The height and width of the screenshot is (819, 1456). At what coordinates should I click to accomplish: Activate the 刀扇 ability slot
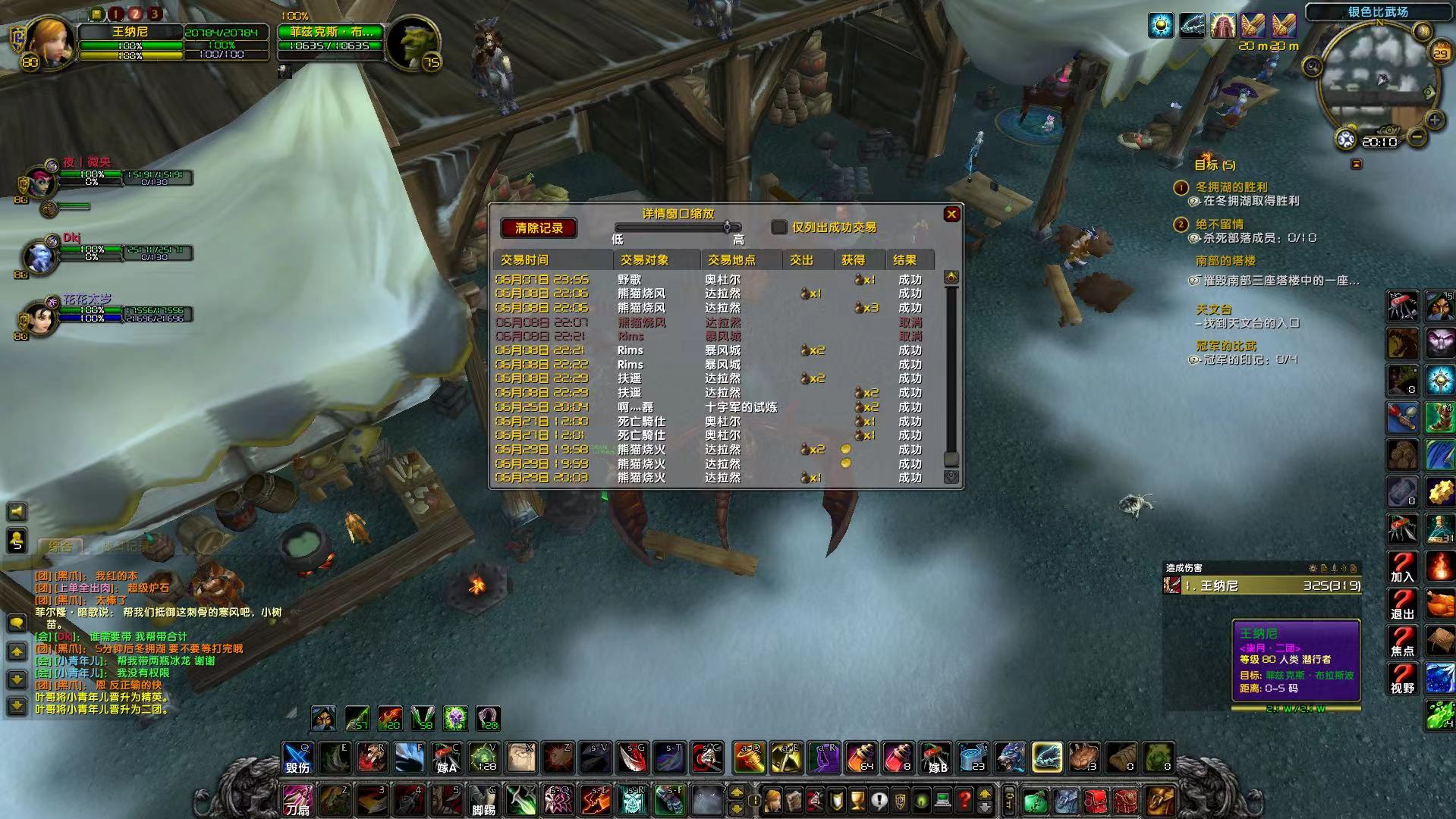tap(297, 800)
